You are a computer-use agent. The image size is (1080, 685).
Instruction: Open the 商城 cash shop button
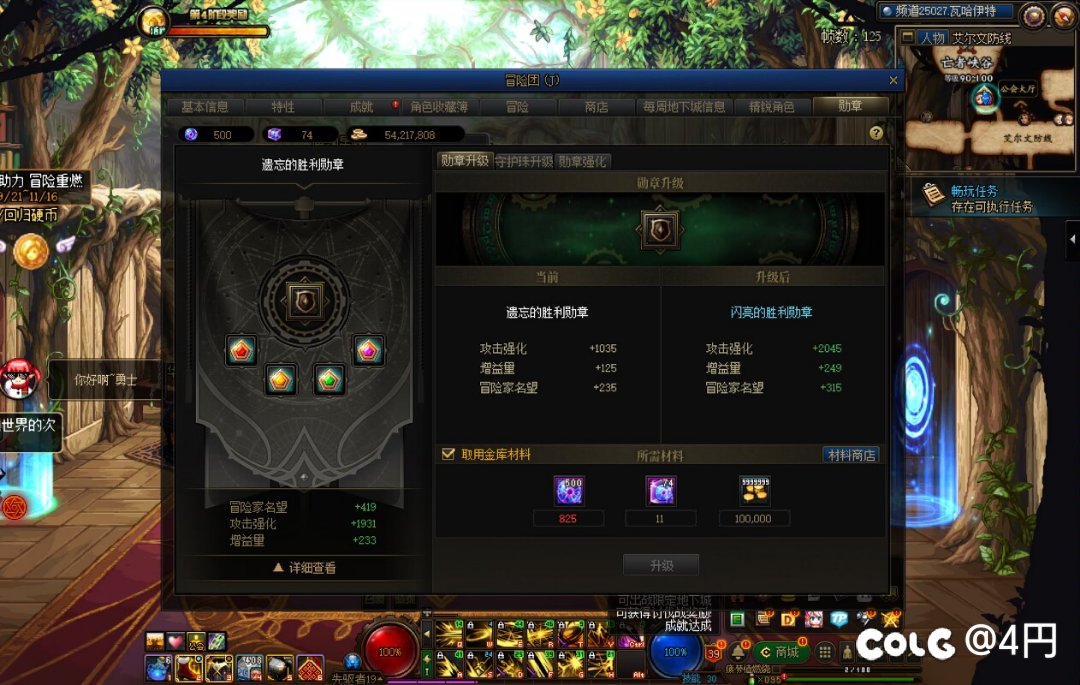coord(781,652)
